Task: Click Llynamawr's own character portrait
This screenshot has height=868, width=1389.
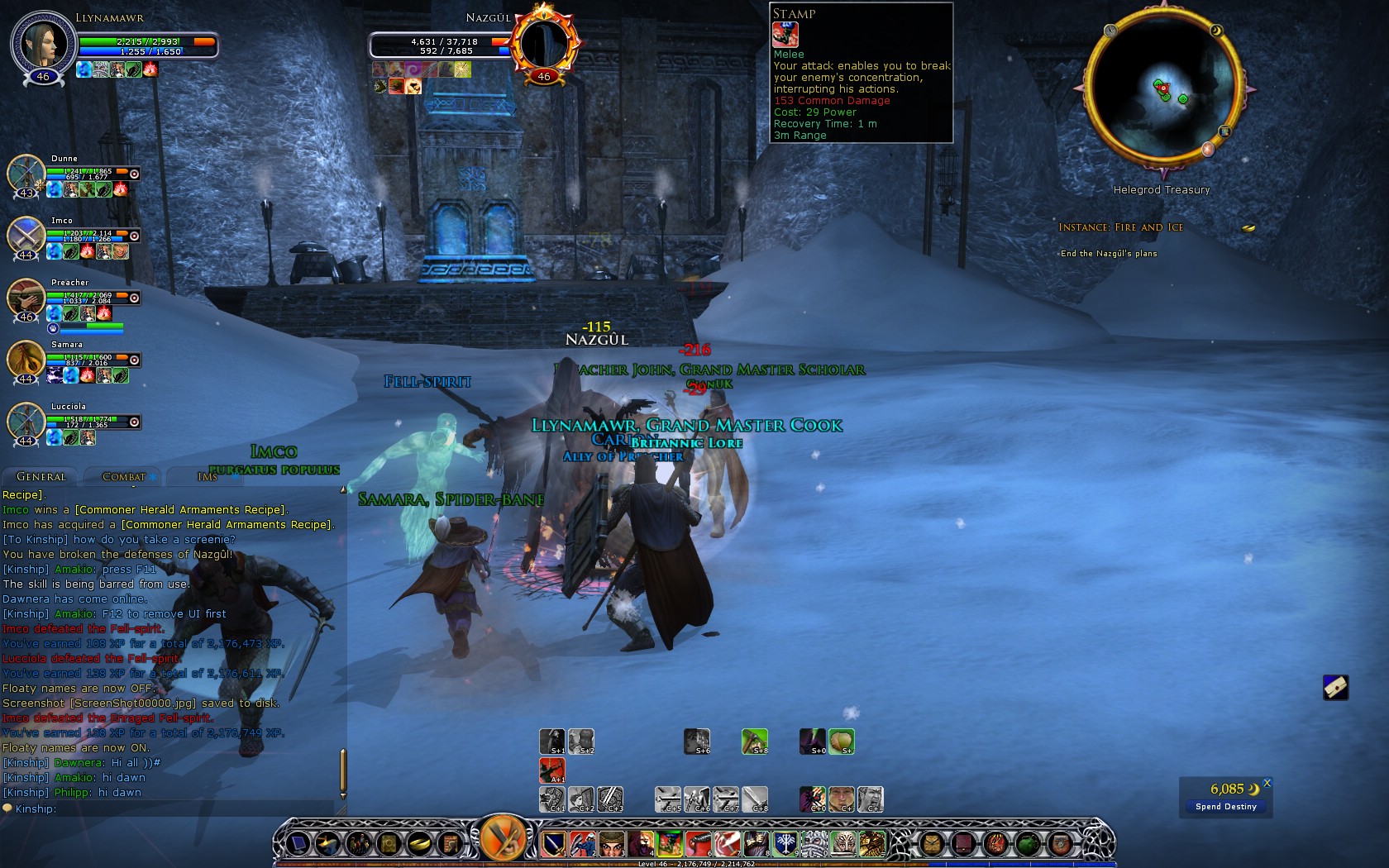Action: (x=42, y=42)
